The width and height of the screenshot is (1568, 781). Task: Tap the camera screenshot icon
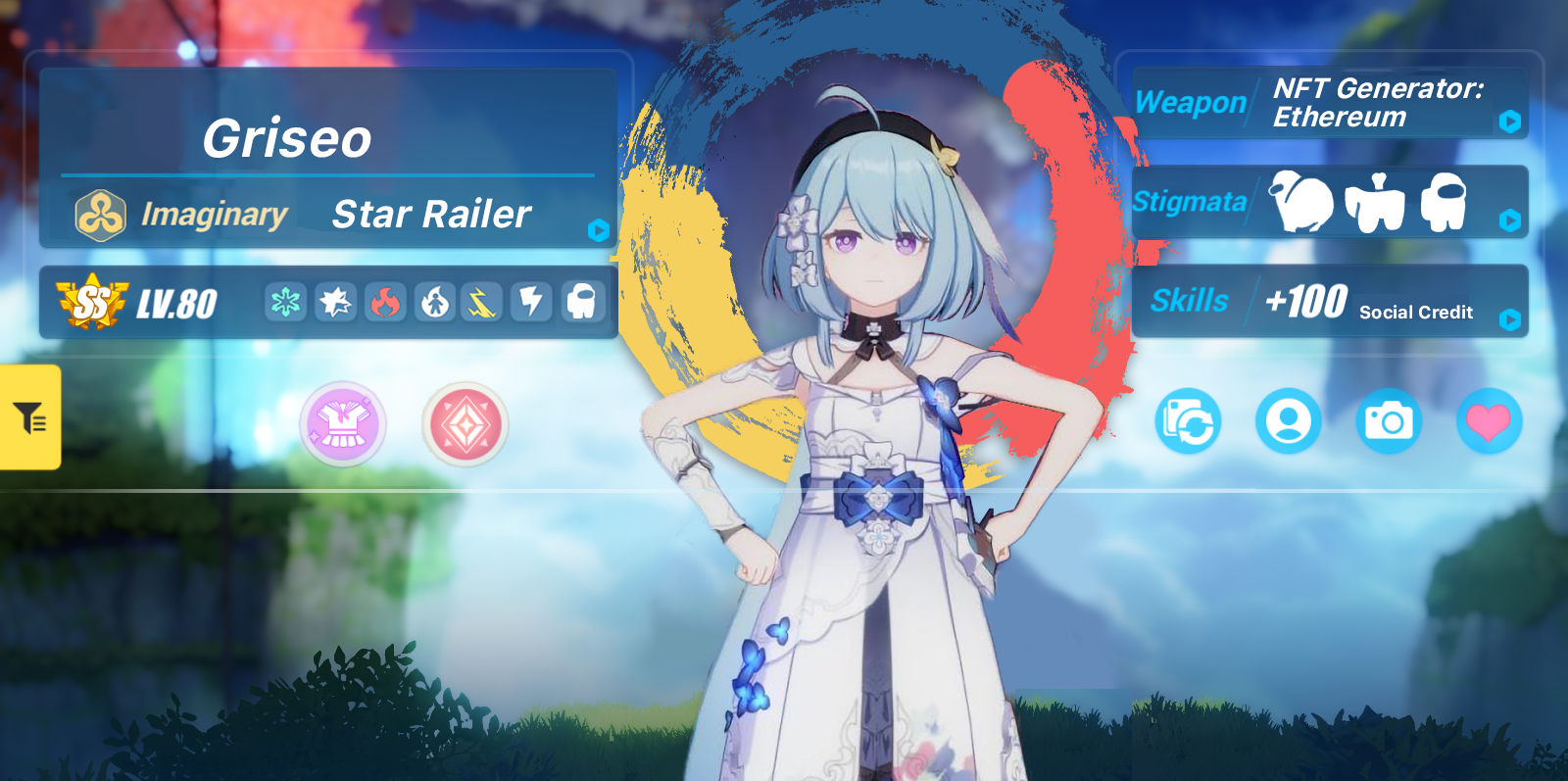[1390, 420]
